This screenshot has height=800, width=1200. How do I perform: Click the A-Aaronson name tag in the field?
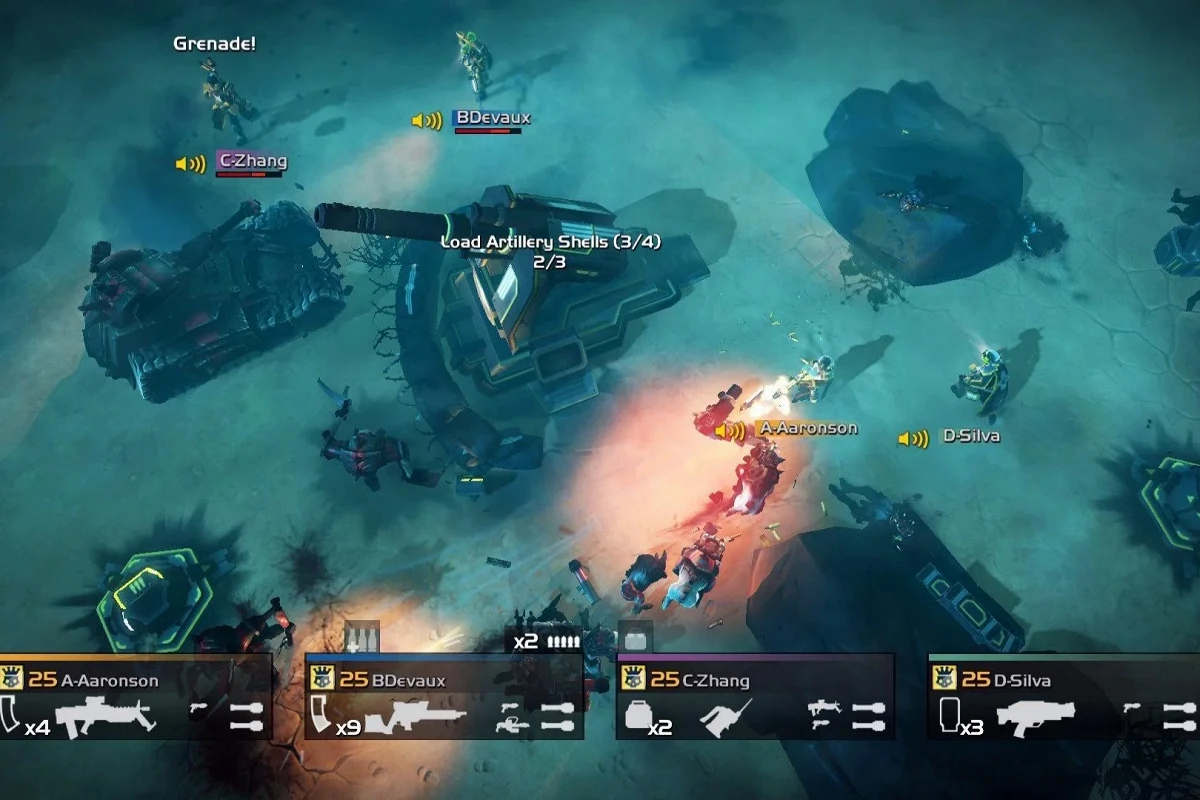tap(808, 428)
